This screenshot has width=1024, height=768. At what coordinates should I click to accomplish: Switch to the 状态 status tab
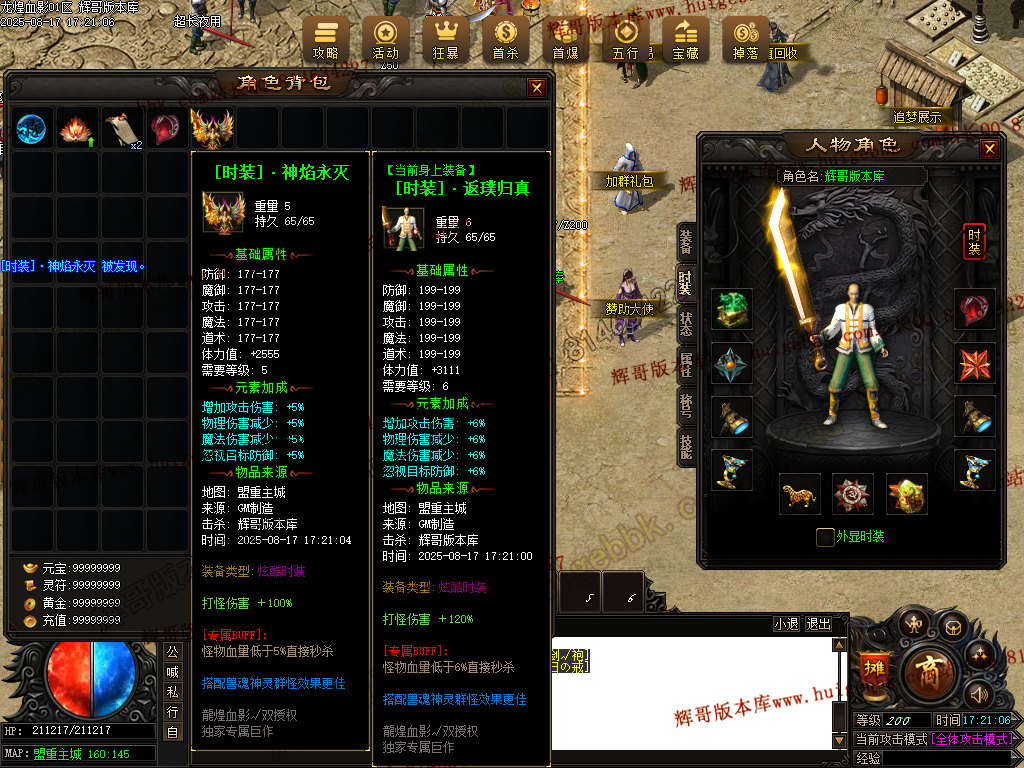686,324
